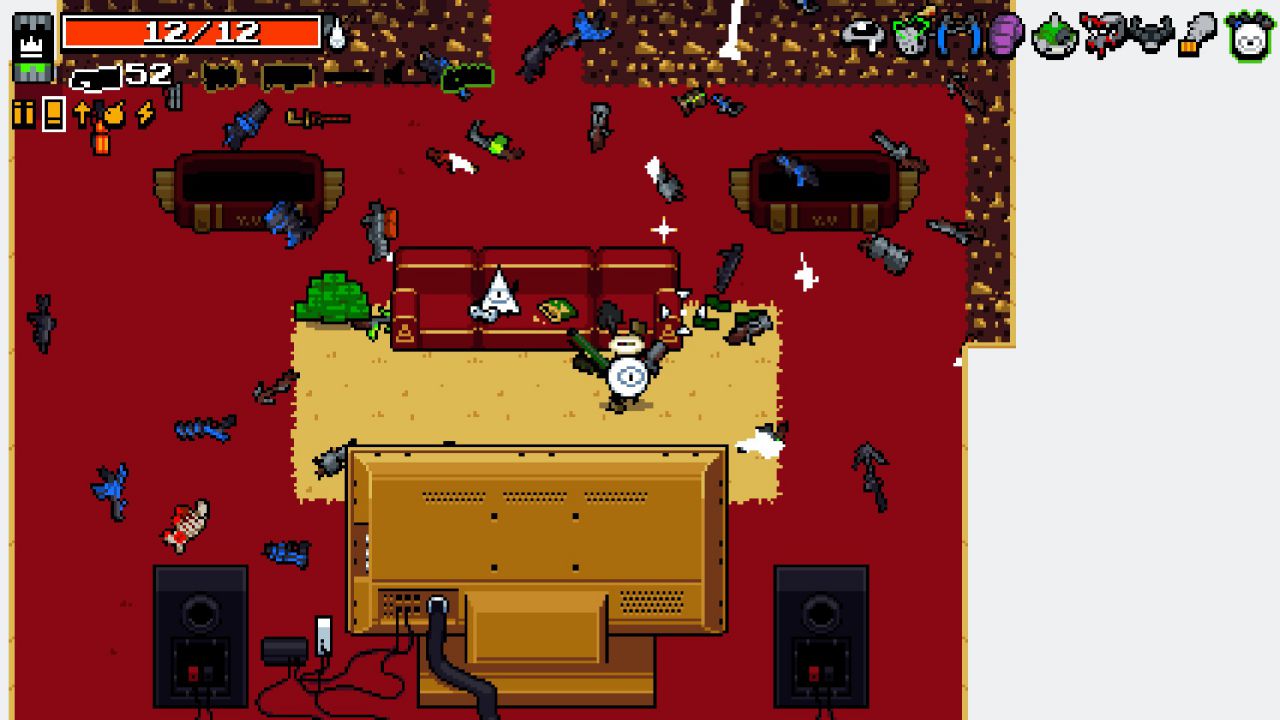Click the blue horns mutation icon

958,36
